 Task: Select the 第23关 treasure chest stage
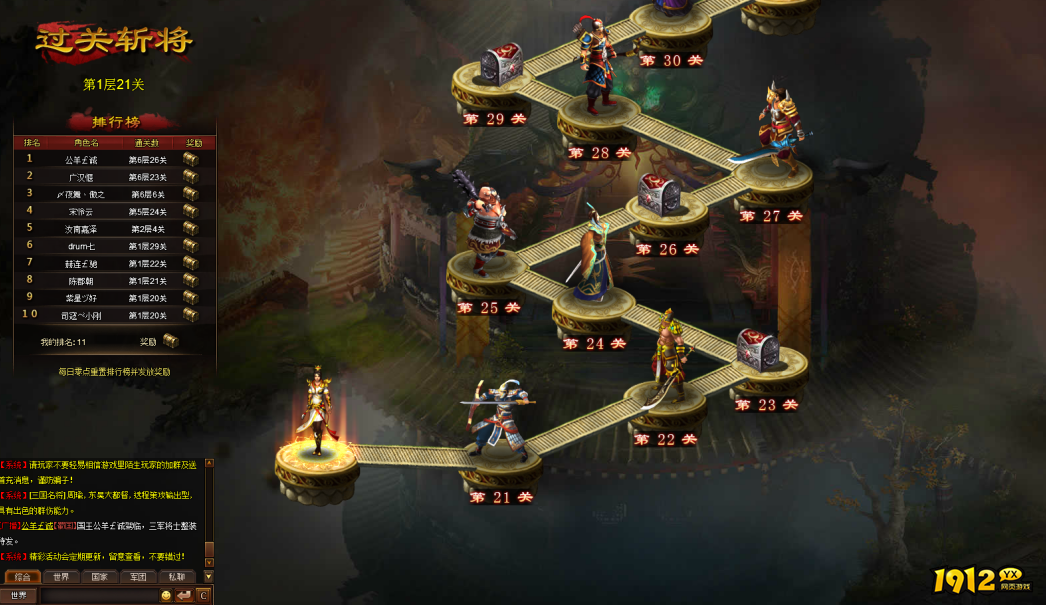(x=757, y=350)
